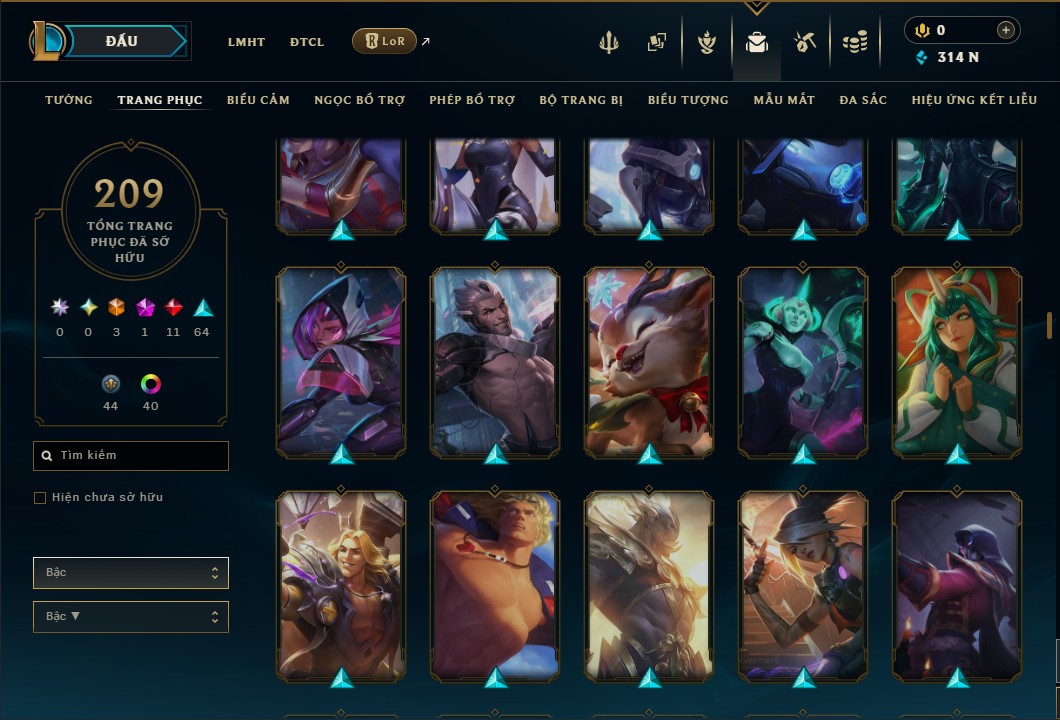Open the LoR external link button
Viewport: 1060px width, 720px height.
point(385,41)
